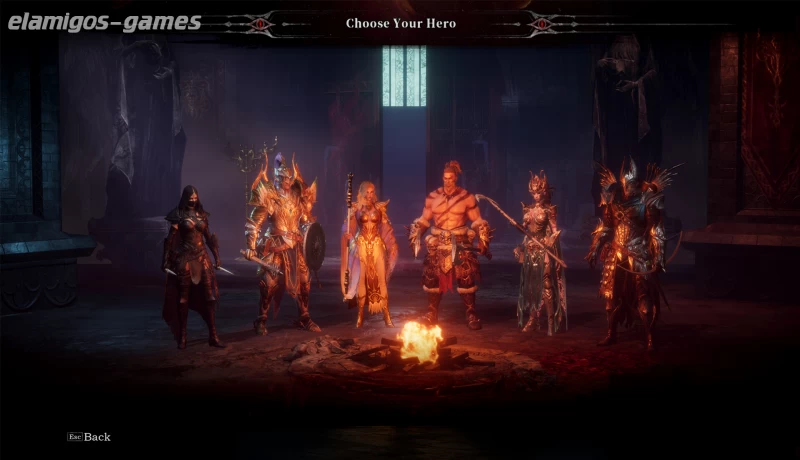Pick the dark spiked-armor knight hero
The height and width of the screenshot is (460, 800).
626,250
